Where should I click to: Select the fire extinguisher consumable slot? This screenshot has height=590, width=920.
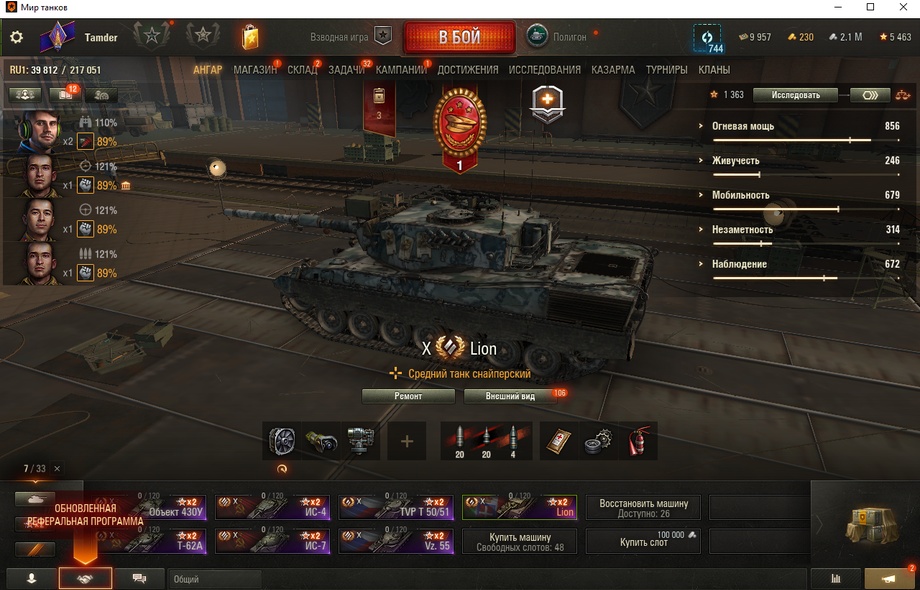[x=636, y=441]
